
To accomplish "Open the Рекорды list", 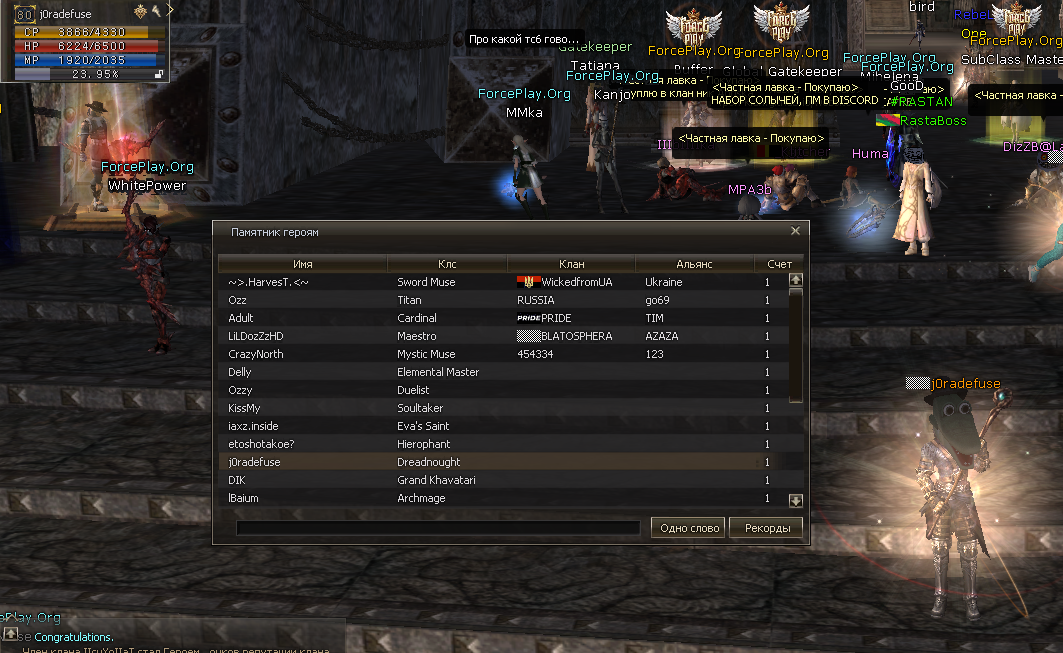I will [x=766, y=528].
